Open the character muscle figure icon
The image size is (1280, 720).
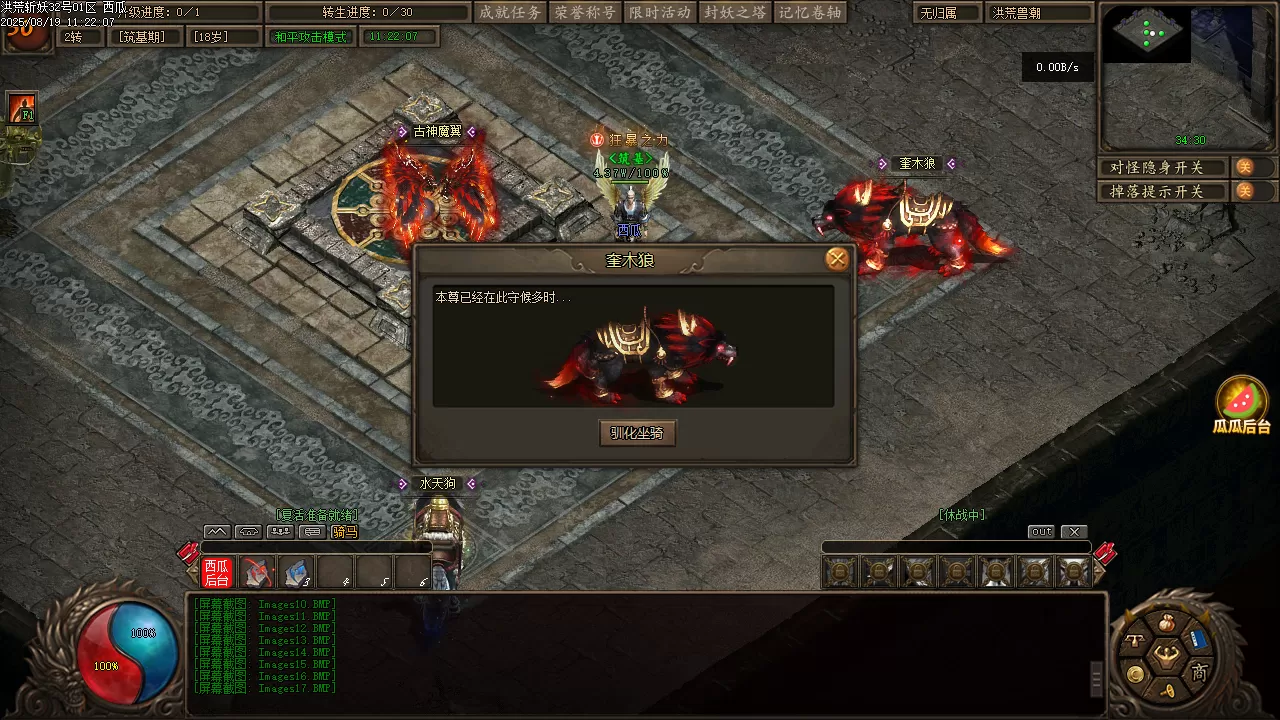(x=1164, y=656)
